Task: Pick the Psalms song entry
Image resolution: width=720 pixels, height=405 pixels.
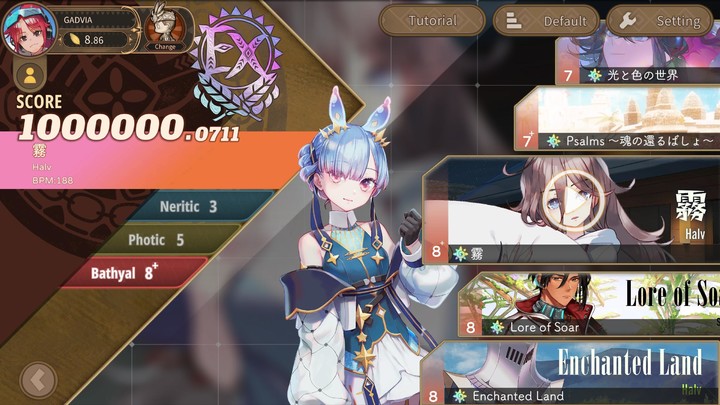Action: pos(630,120)
